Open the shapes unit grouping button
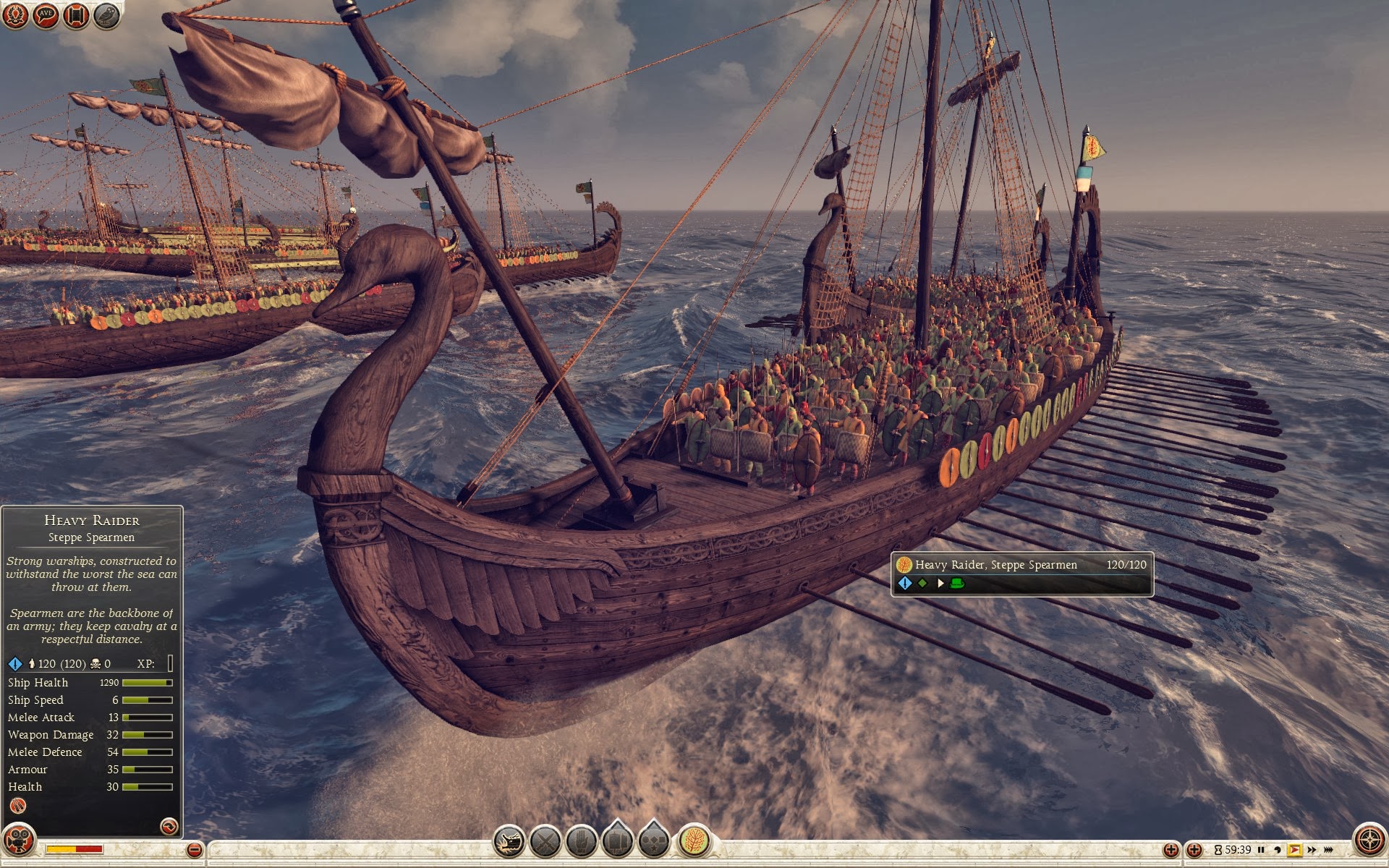 click(x=654, y=841)
